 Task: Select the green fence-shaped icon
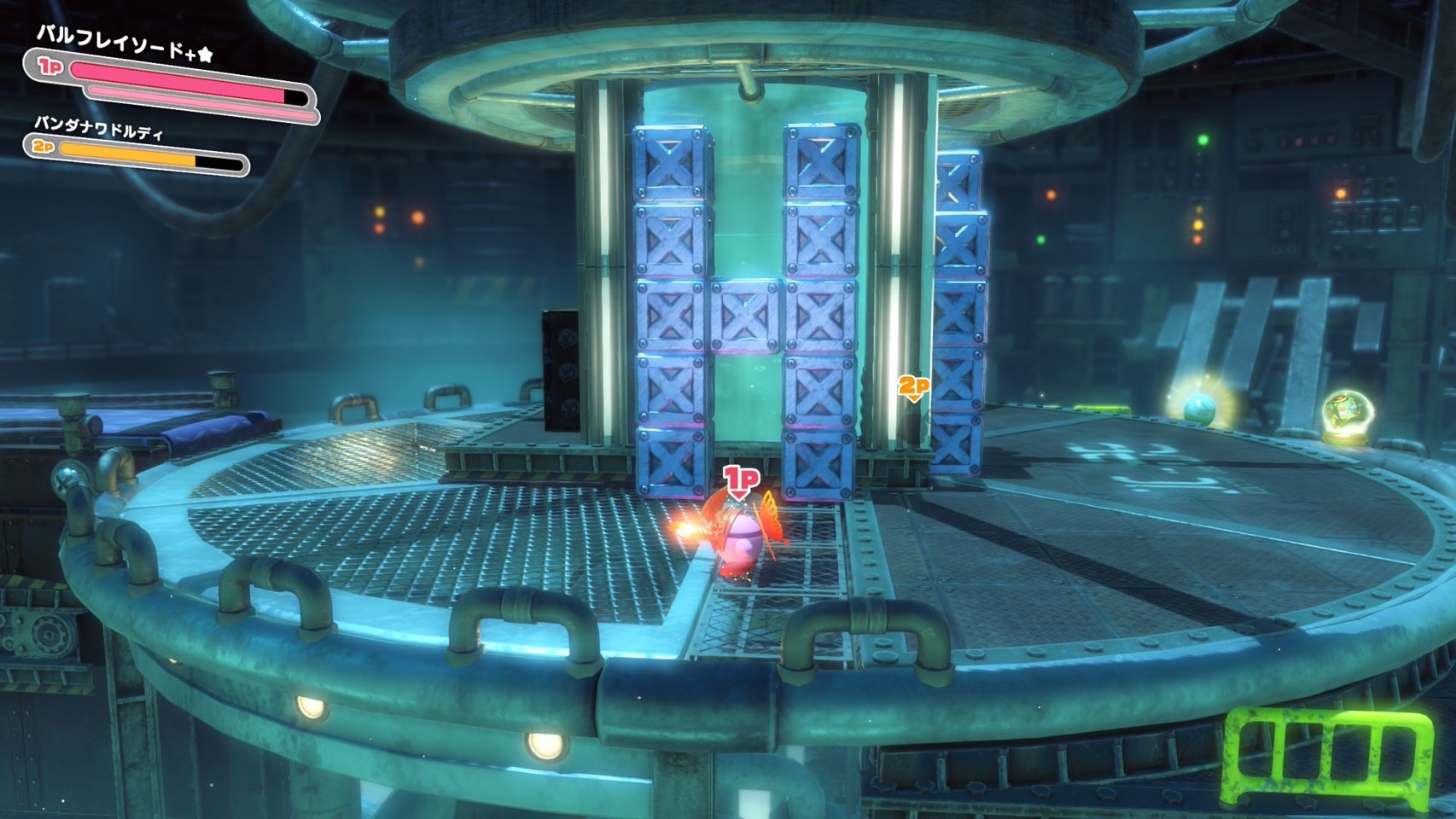(x=1329, y=755)
